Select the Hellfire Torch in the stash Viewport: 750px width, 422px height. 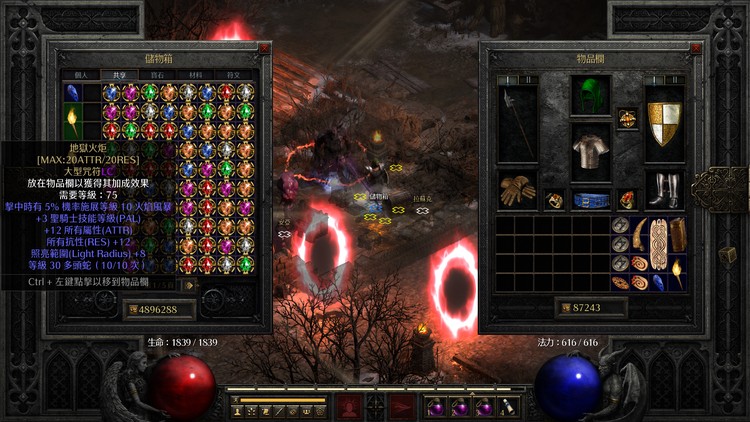pyautogui.click(x=72, y=123)
